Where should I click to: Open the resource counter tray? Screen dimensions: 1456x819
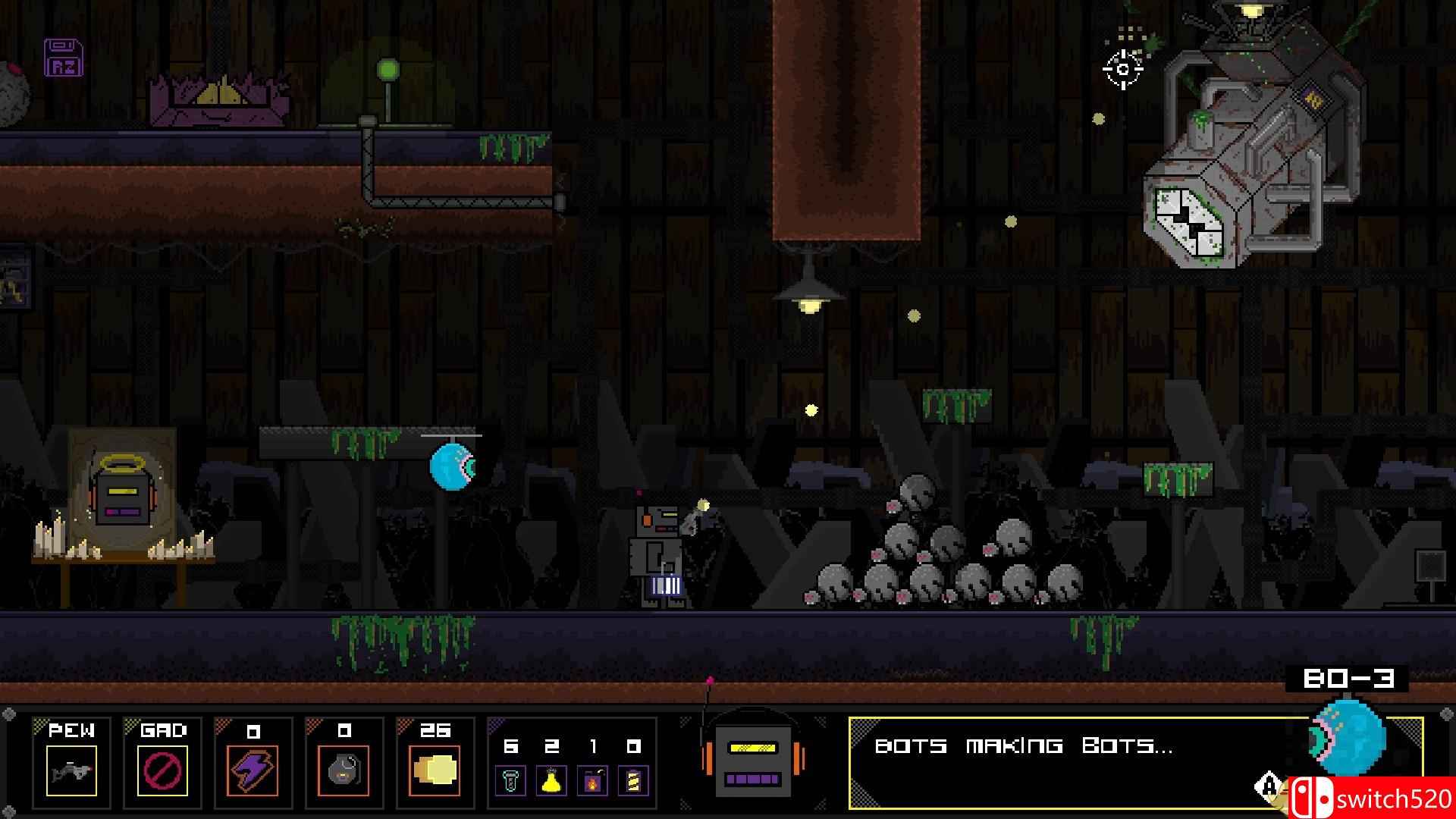click(571, 762)
